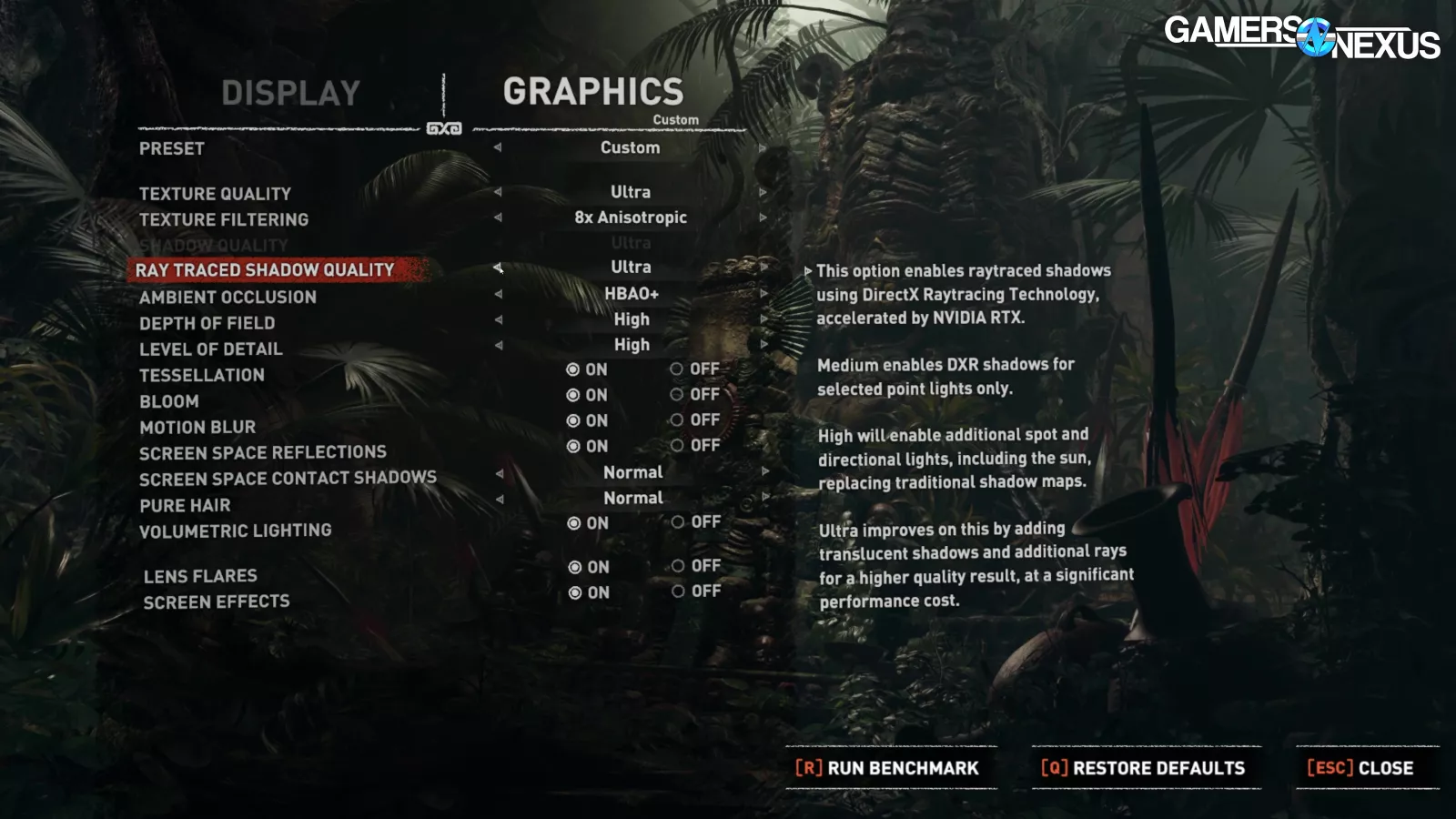This screenshot has width=1456, height=819.
Task: Decrease Ray Traced Shadow Quality with left arrow
Action: coord(498,268)
